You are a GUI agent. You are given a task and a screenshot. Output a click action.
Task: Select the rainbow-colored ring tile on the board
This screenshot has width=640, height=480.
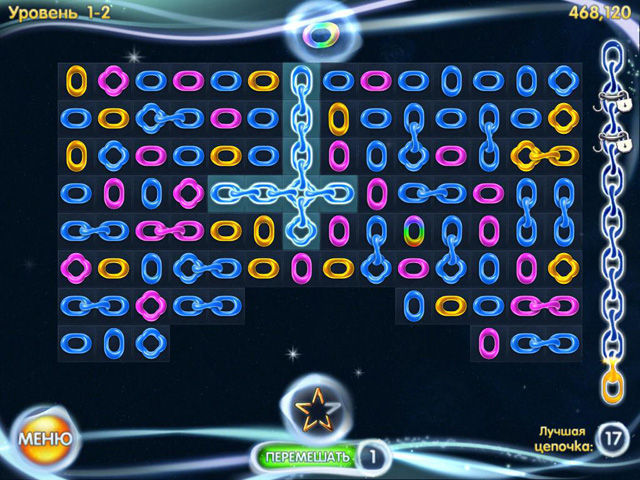pos(413,230)
